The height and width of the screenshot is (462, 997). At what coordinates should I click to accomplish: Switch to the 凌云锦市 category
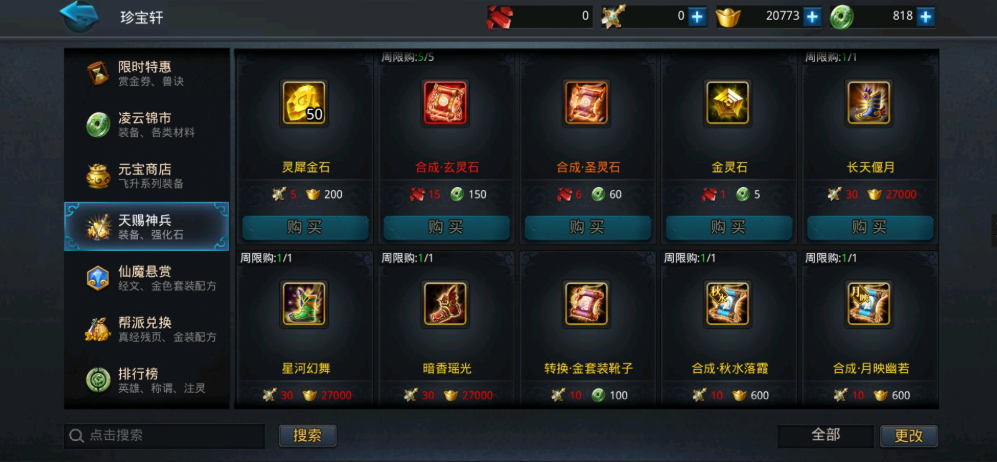tap(146, 124)
